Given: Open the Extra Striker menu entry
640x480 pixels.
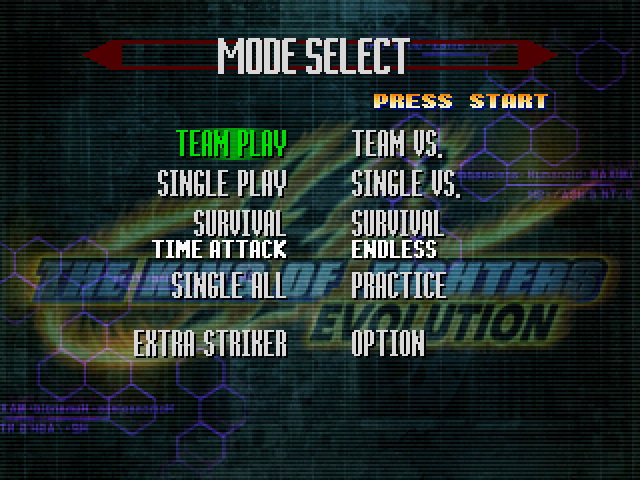Looking at the screenshot, I should [210, 344].
